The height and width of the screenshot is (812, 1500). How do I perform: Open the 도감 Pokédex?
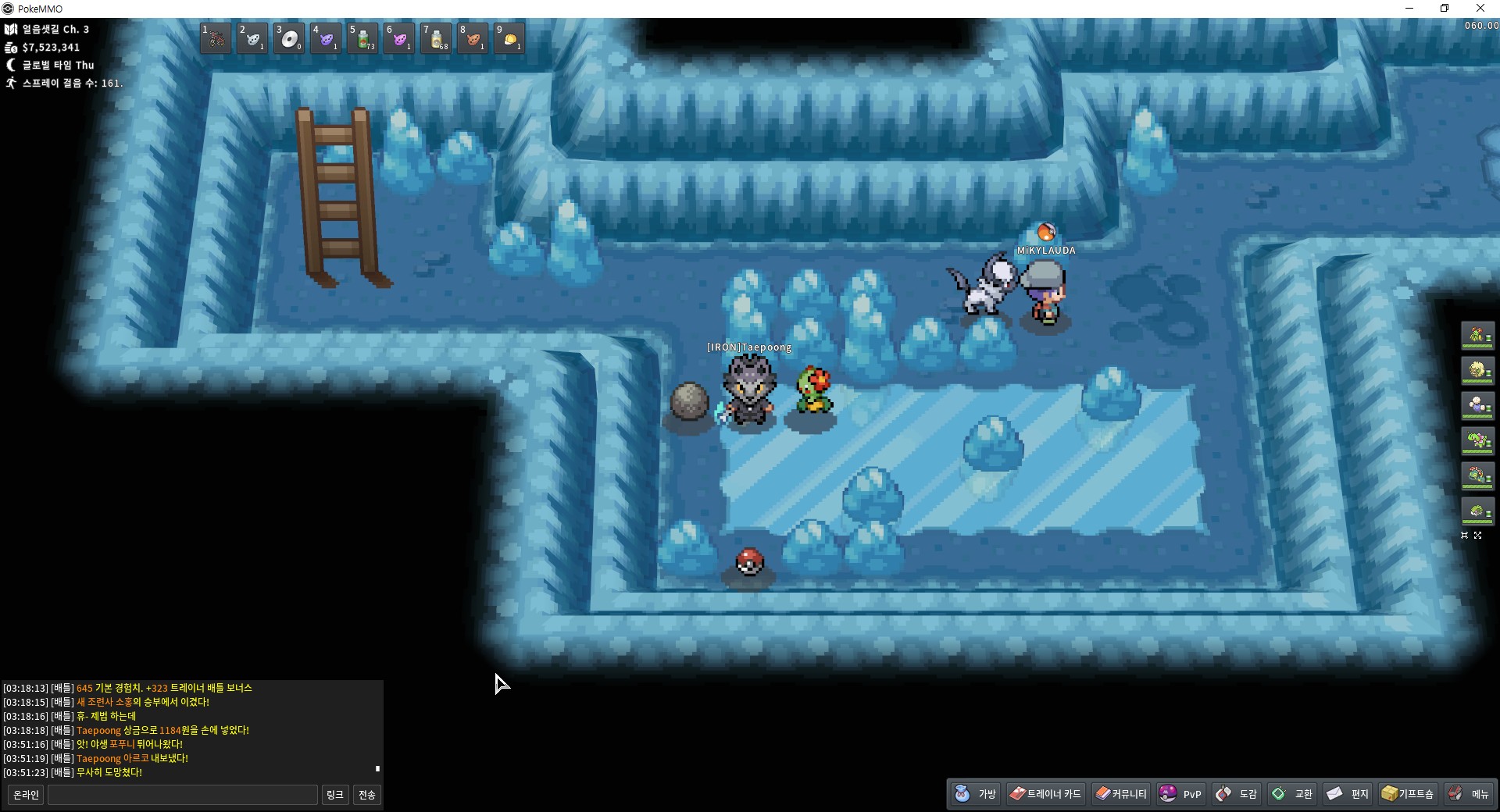pos(1237,794)
